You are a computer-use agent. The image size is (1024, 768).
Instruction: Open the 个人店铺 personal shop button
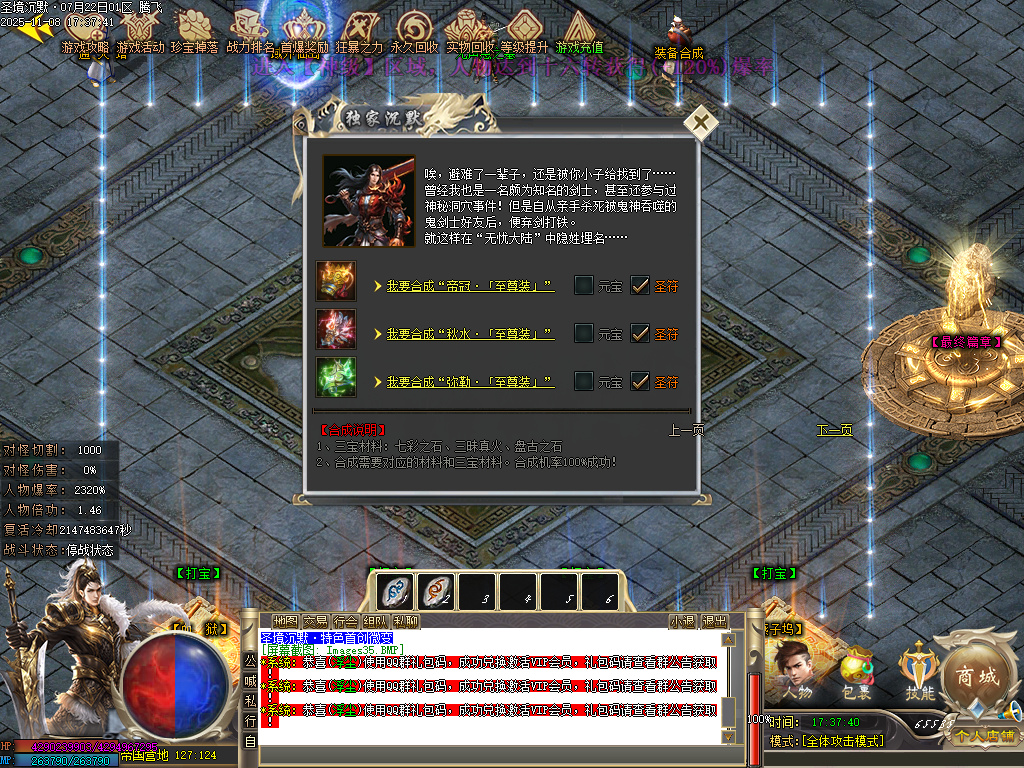click(x=983, y=736)
